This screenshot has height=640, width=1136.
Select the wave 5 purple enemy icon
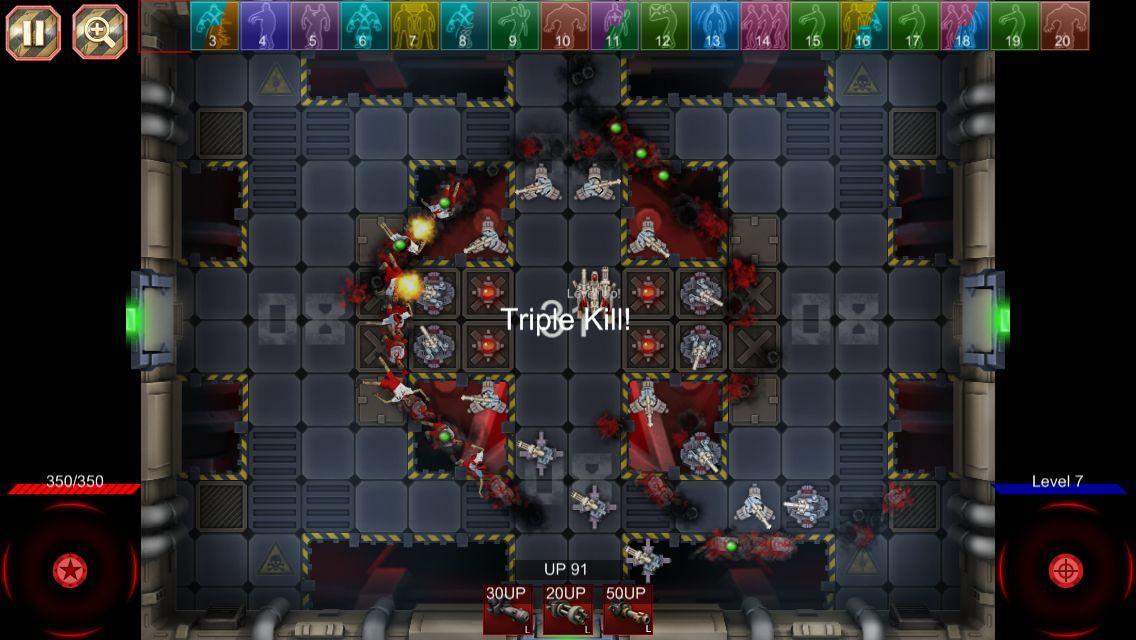tap(314, 26)
